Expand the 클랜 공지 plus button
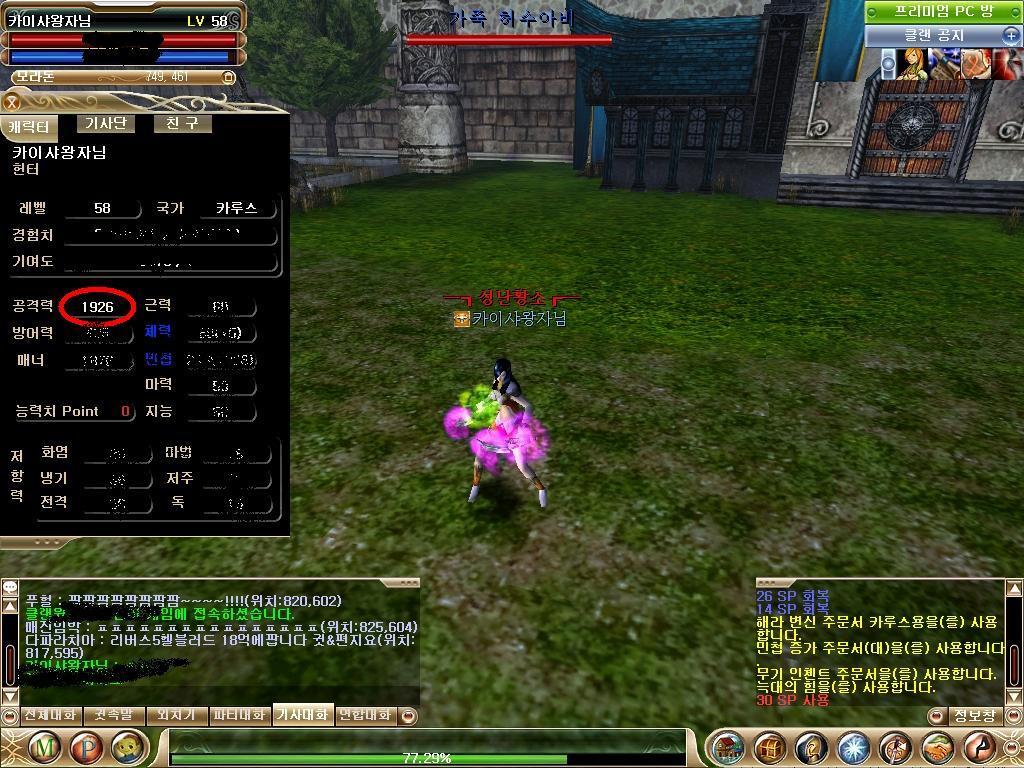Screen dimensions: 1024x768 tap(1010, 36)
